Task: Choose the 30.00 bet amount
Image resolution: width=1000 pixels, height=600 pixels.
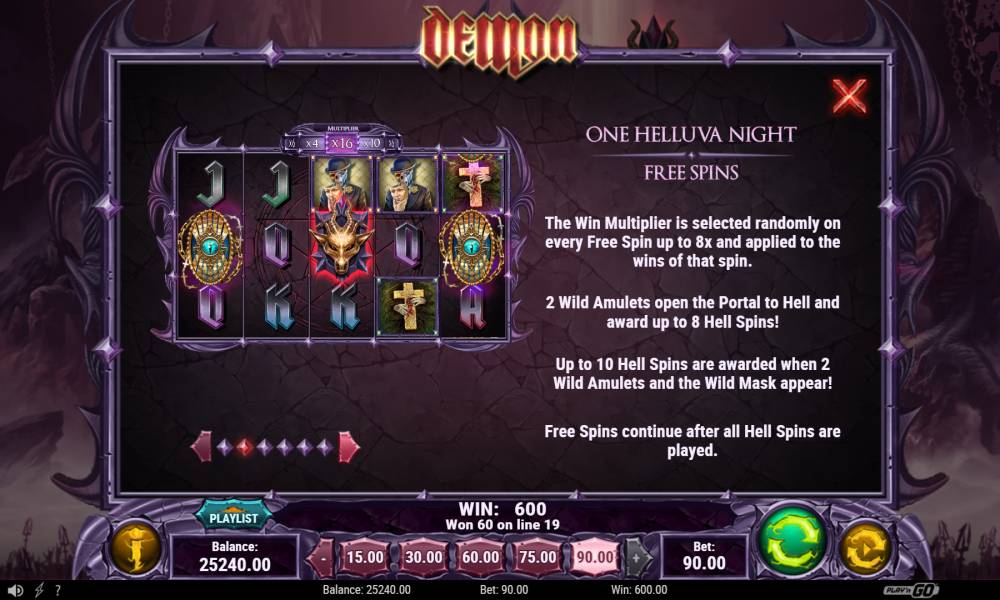Action: pos(423,557)
